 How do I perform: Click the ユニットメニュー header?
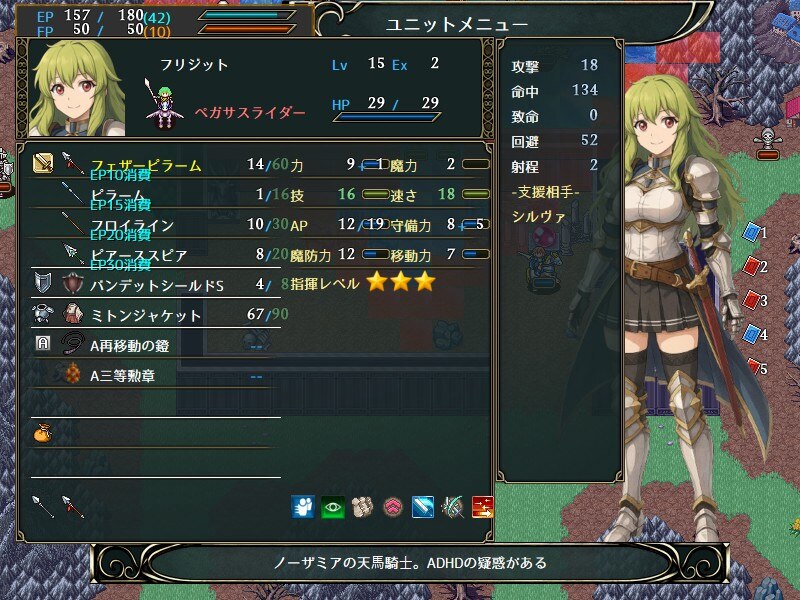[x=457, y=23]
